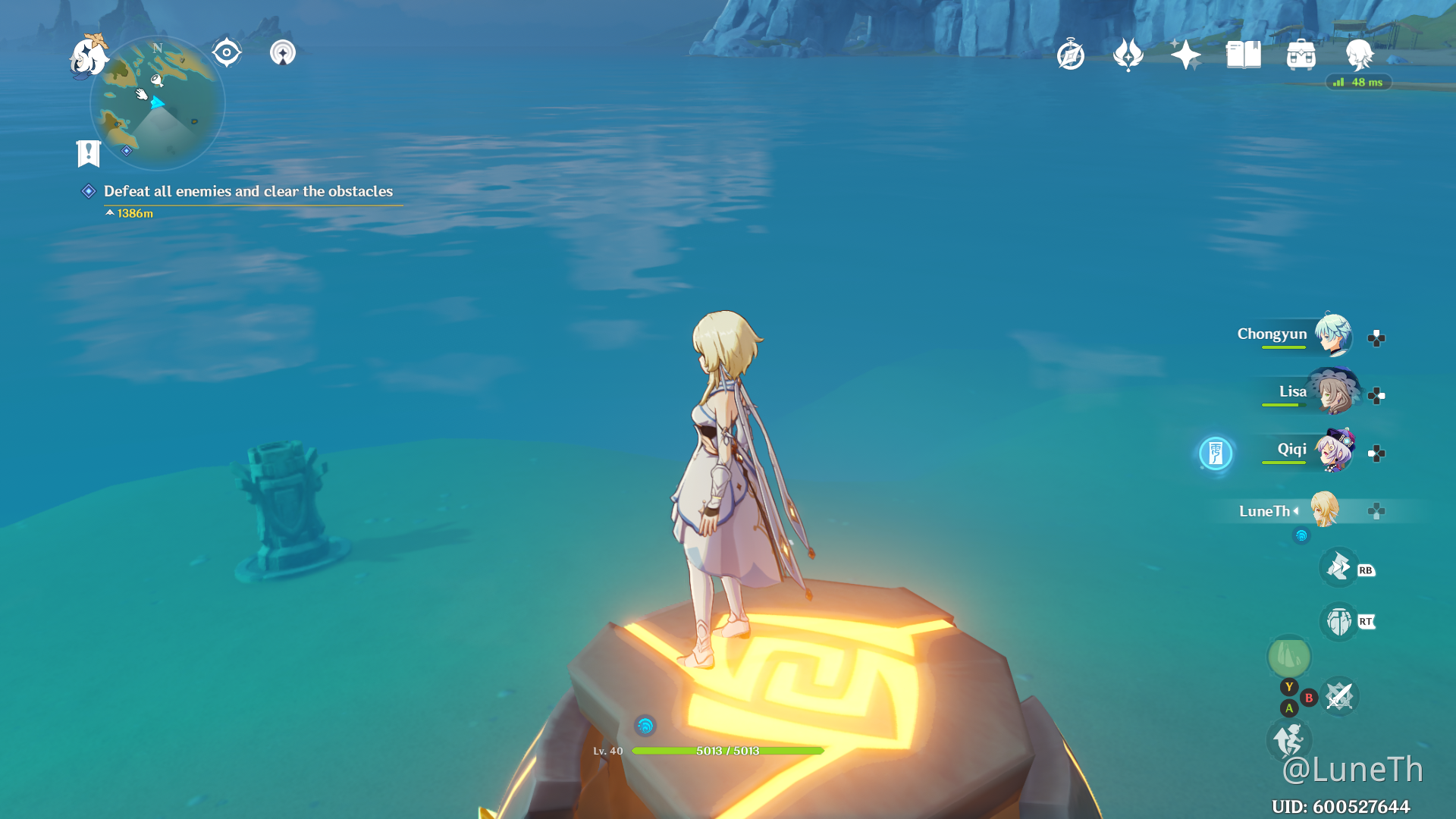Open the Wish star icon
Image resolution: width=1456 pixels, height=819 pixels.
[1185, 55]
